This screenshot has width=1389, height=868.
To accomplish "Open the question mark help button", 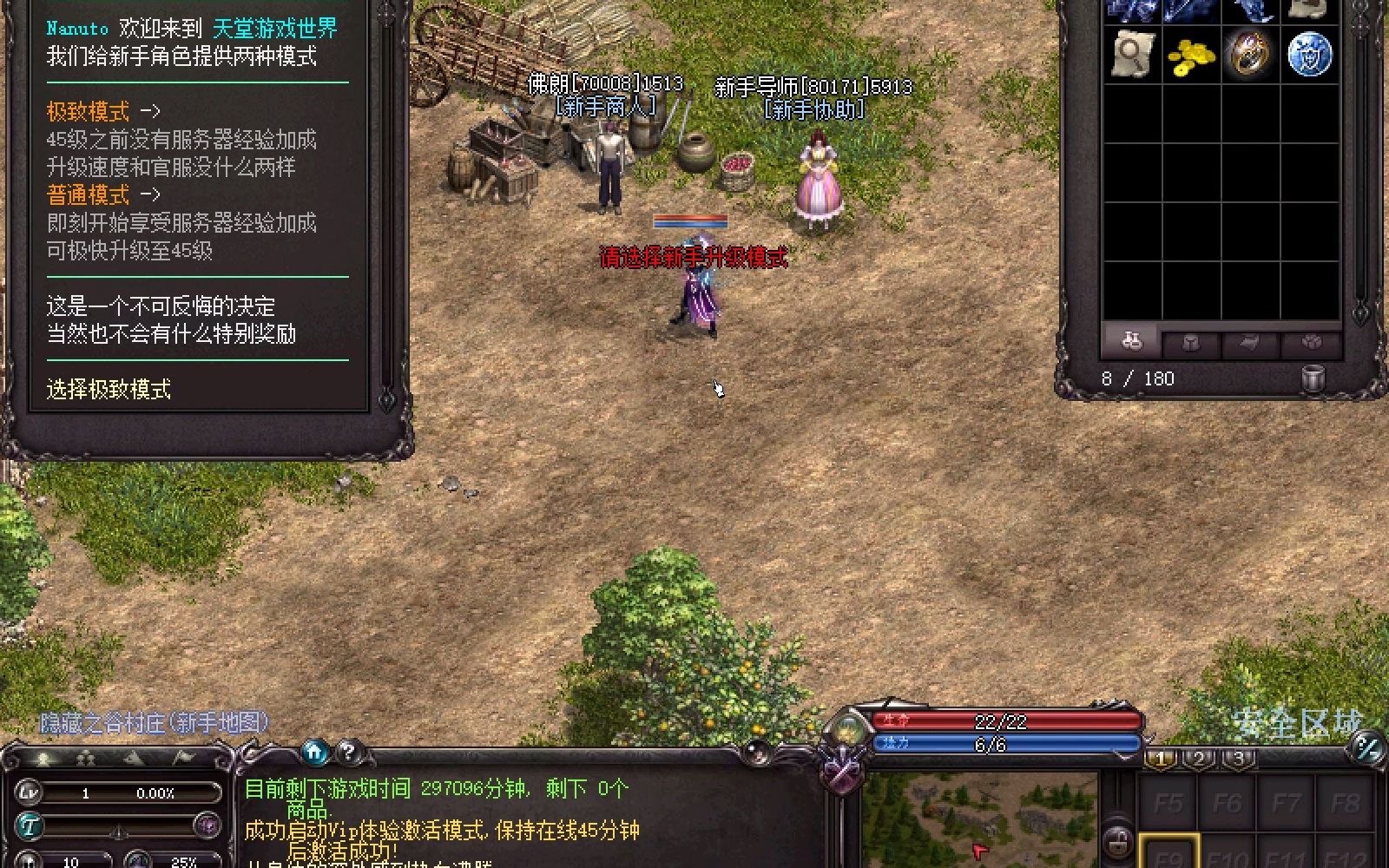I will point(348,752).
